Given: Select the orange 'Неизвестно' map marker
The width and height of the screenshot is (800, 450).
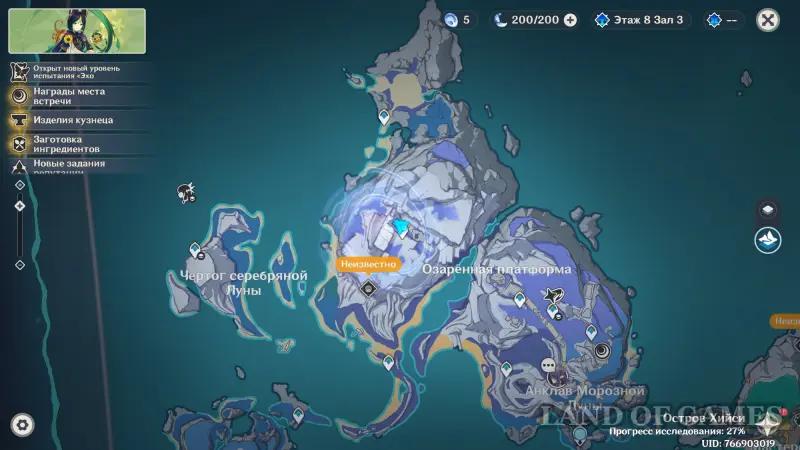Looking at the screenshot, I should point(368,264).
